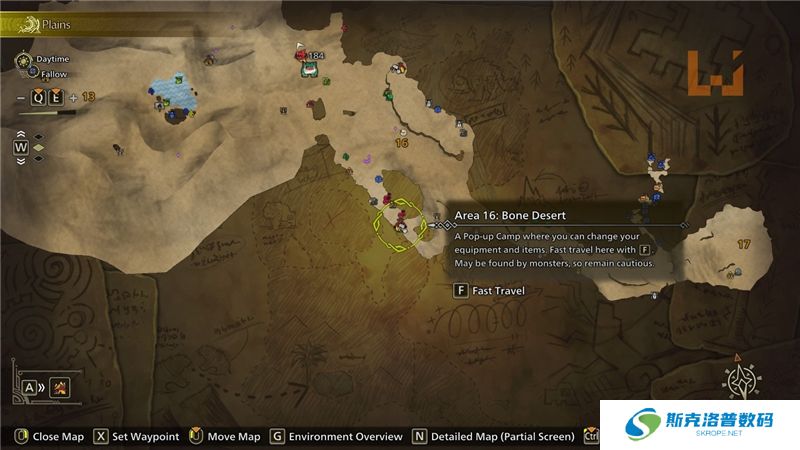Viewport: 800px width, 450px height.
Task: Select the Area 16 number label on the map
Action: click(402, 143)
